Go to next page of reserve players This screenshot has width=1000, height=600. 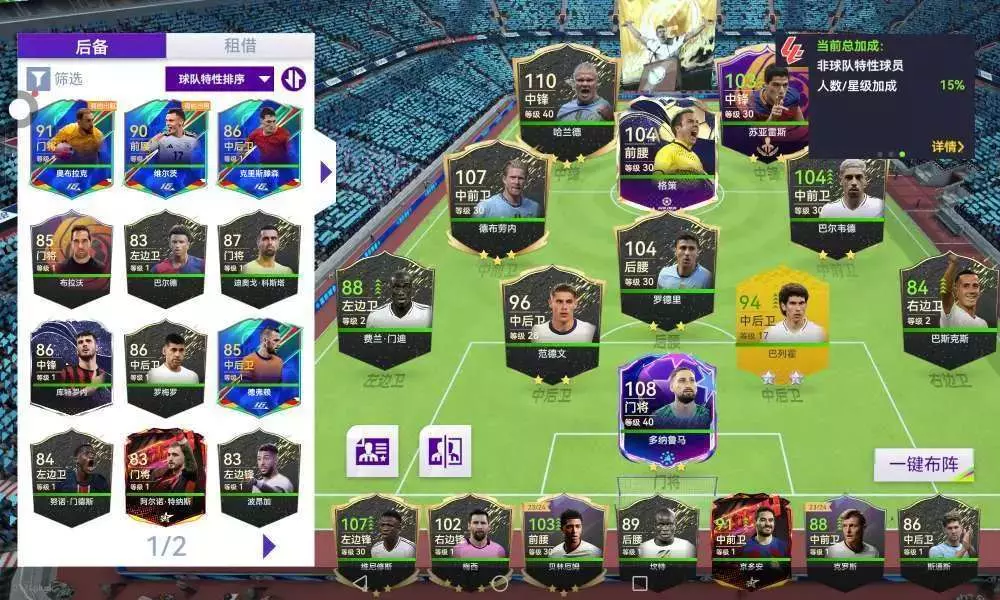pyautogui.click(x=268, y=546)
